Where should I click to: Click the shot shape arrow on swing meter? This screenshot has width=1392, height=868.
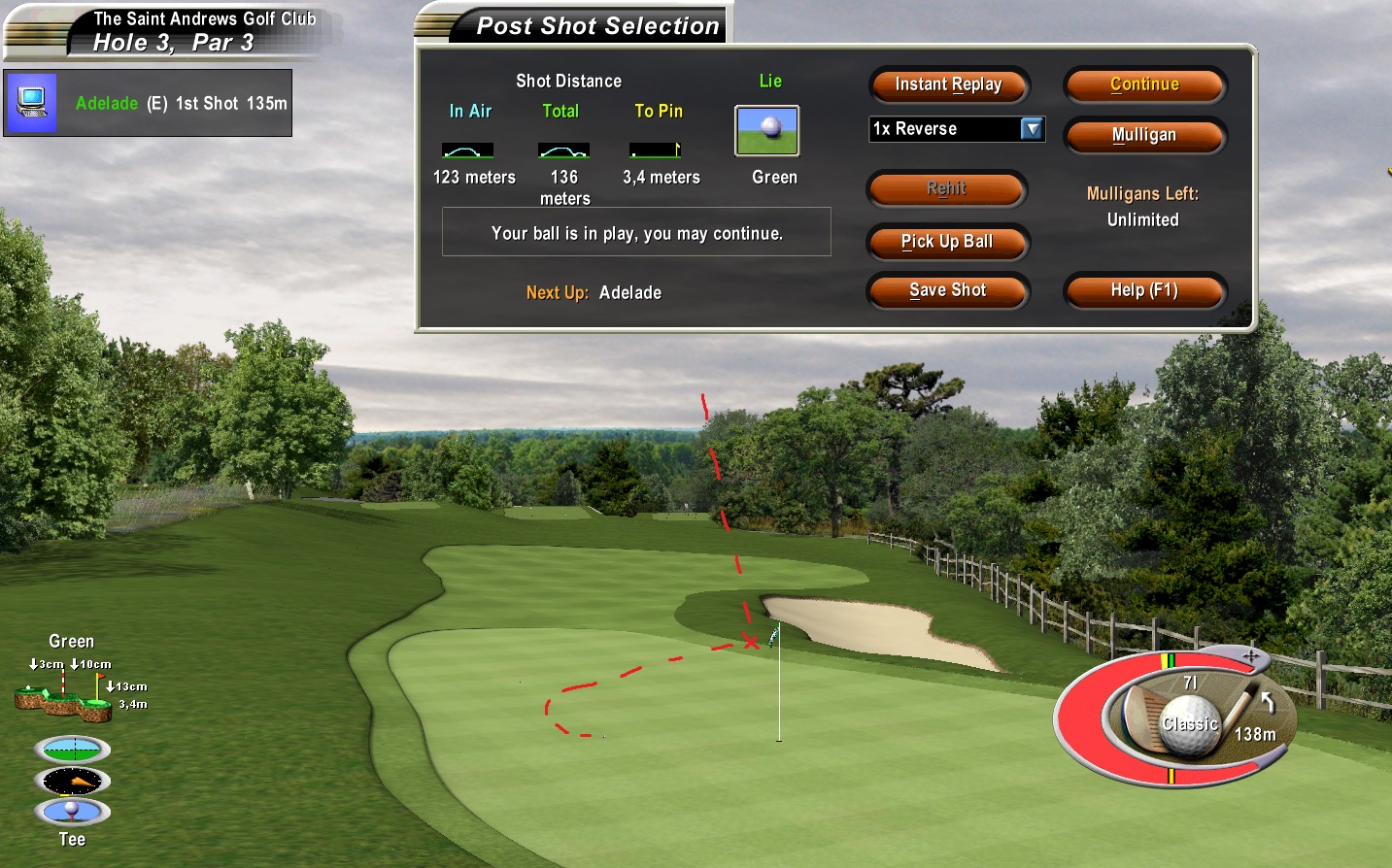coord(1267,700)
